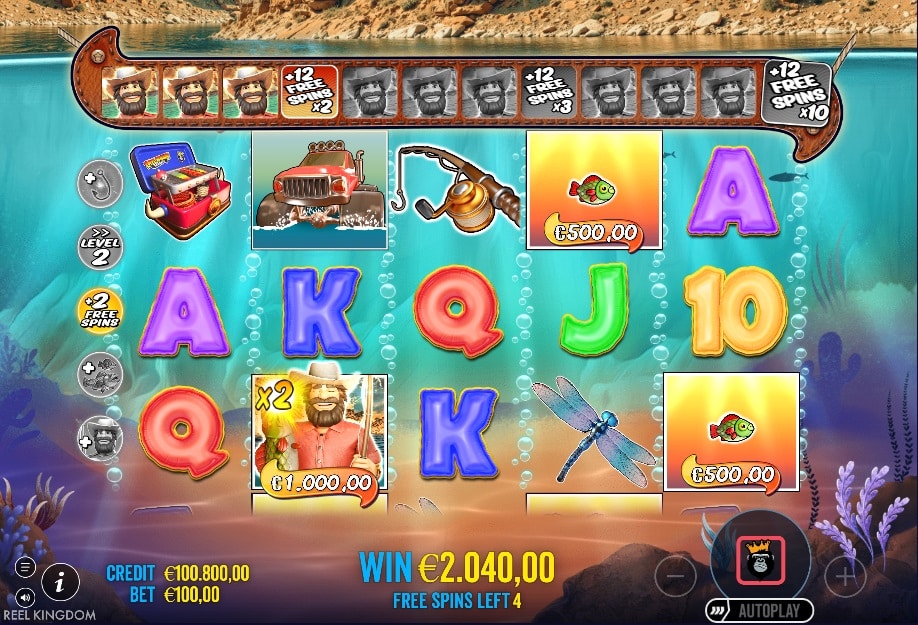
Task: Click the more fish modifier icon
Action: [100, 374]
